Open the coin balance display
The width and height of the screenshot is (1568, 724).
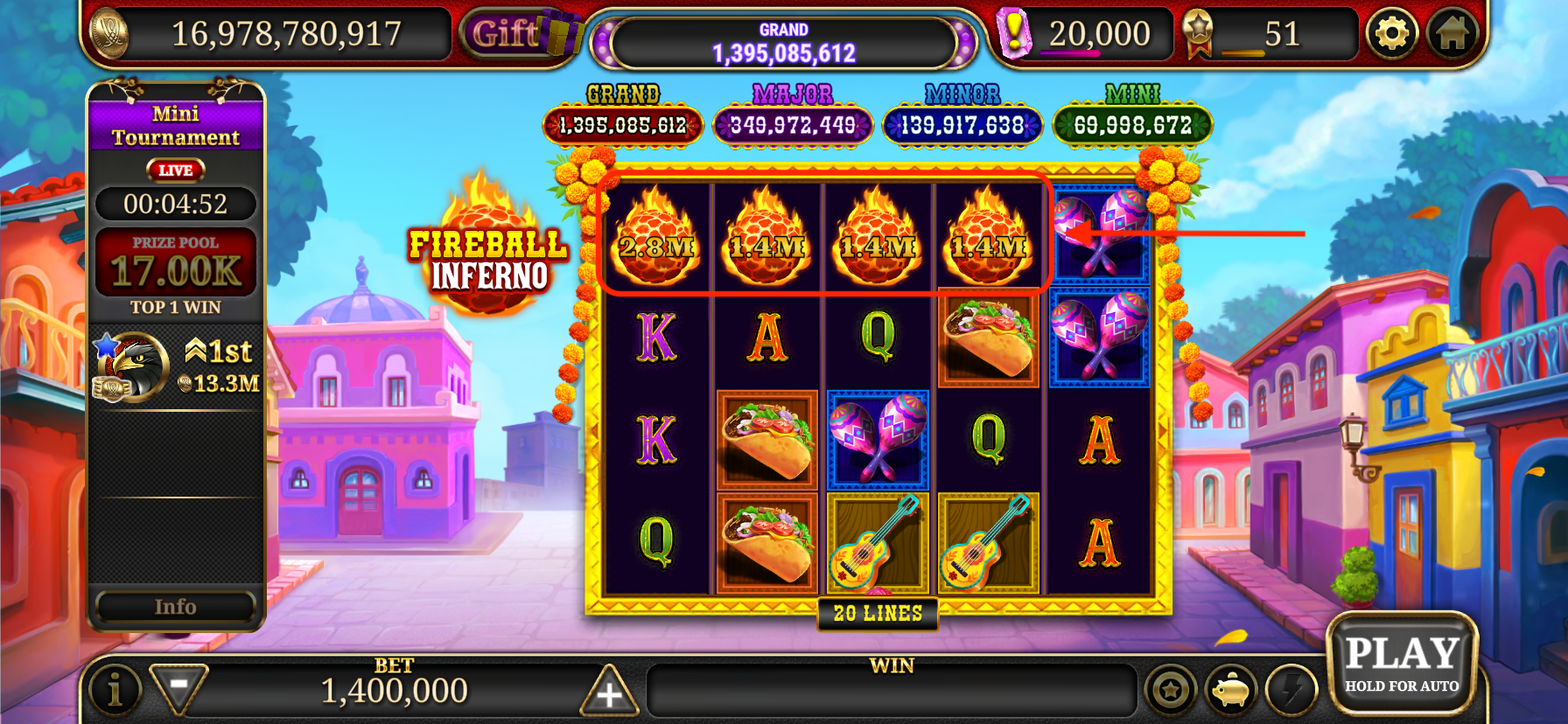pyautogui.click(x=271, y=34)
